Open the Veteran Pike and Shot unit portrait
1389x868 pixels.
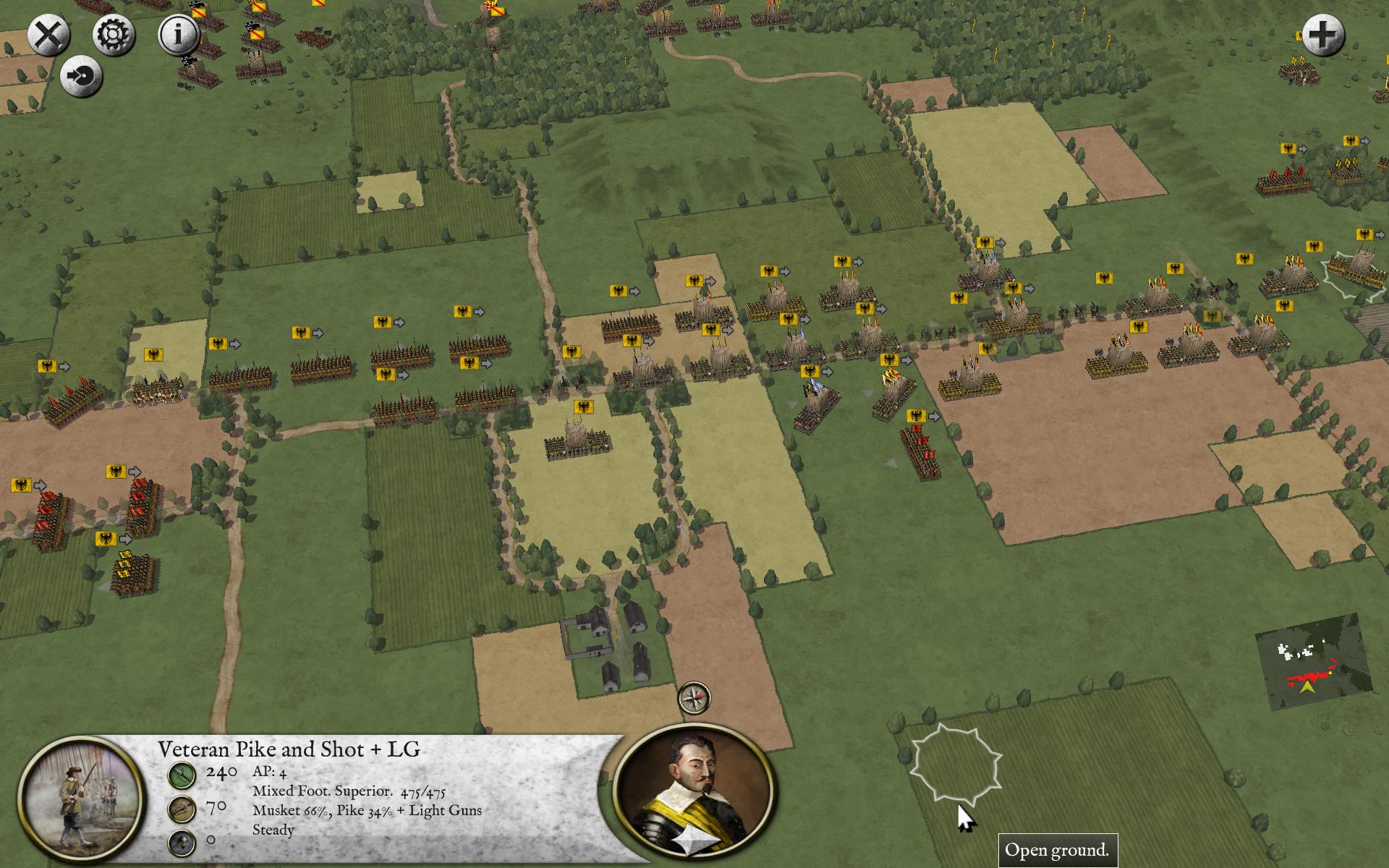(x=79, y=798)
